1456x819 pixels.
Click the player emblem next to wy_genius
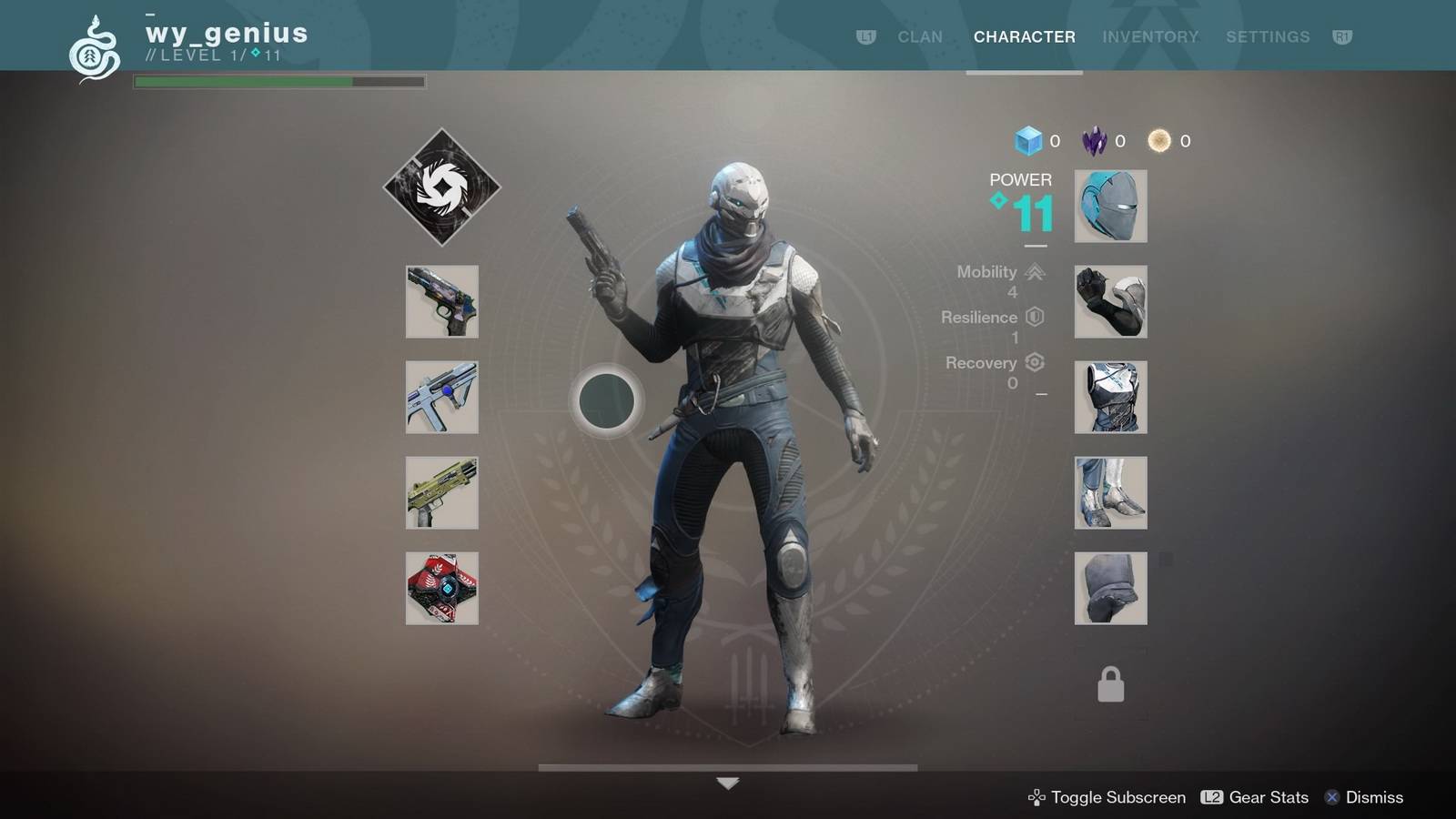tap(94, 50)
